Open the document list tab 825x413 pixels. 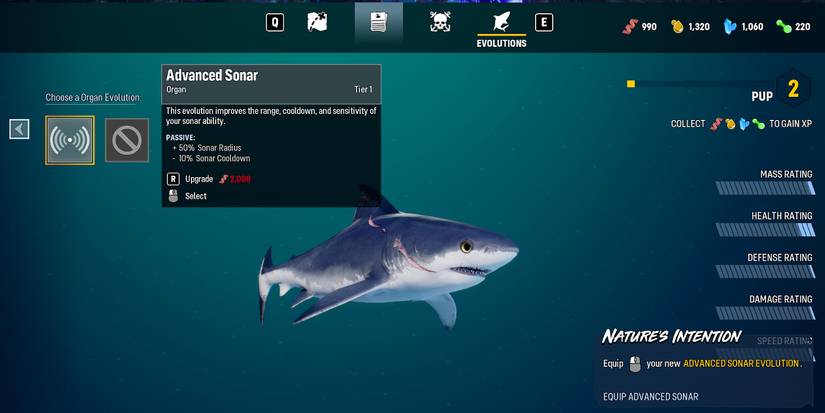pyautogui.click(x=378, y=22)
